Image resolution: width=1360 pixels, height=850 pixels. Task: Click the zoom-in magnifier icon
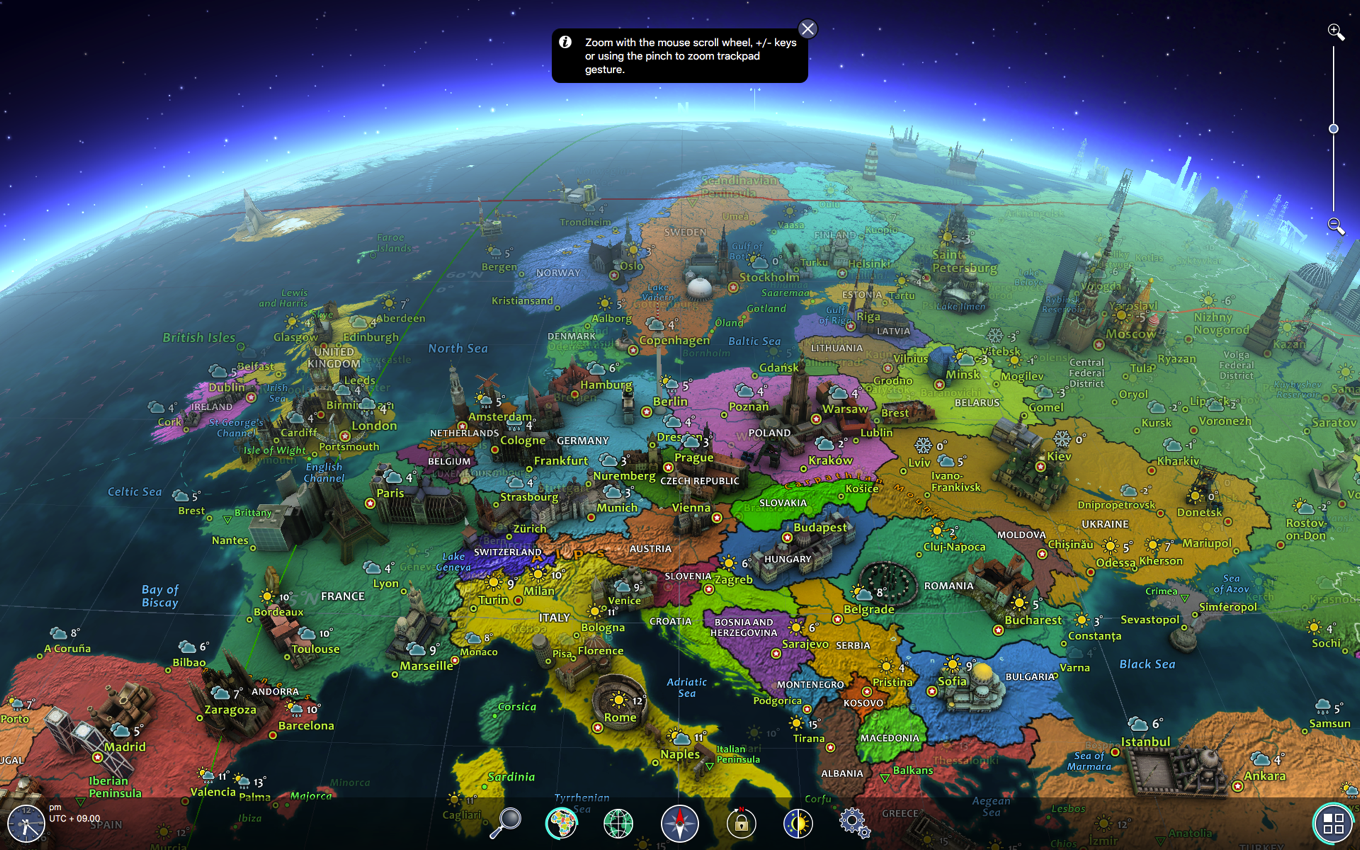(1335, 32)
